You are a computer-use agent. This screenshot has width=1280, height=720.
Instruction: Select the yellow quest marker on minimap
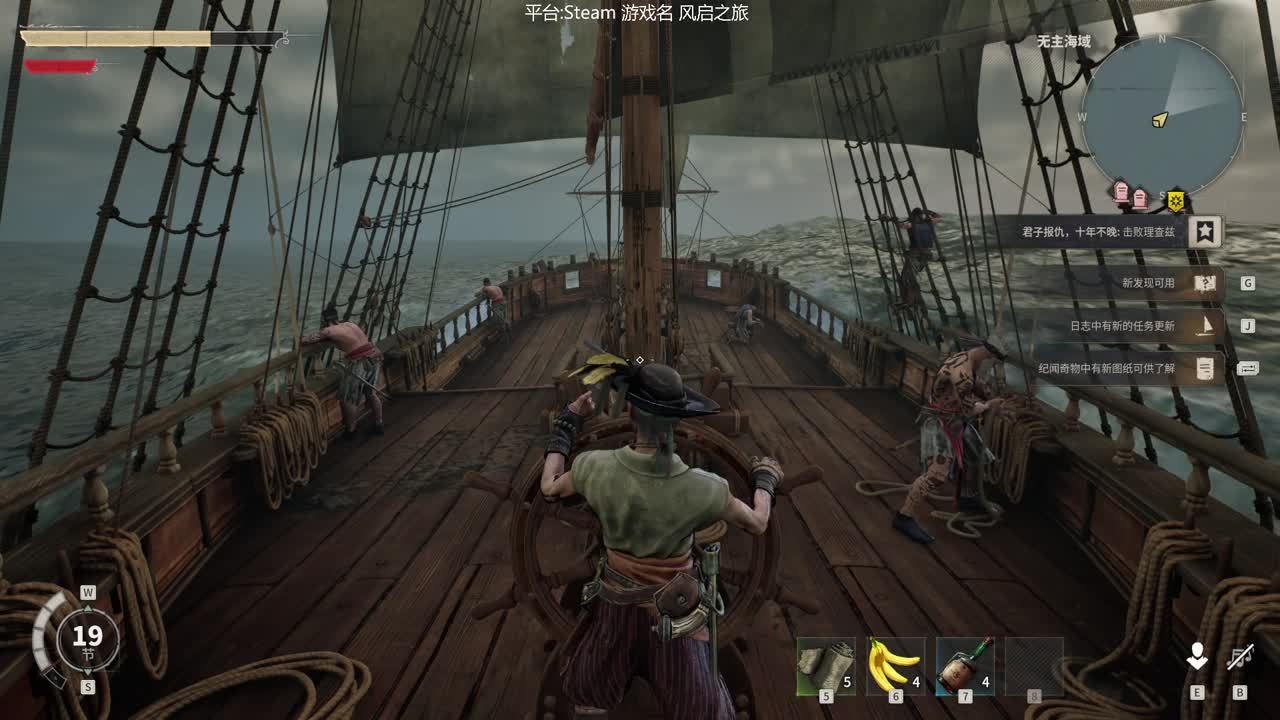pos(1176,200)
